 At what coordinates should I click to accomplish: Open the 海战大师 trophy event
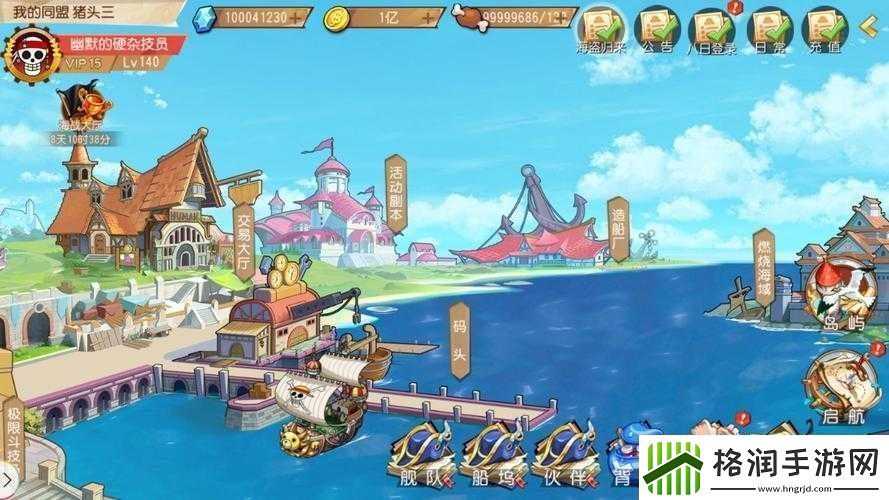click(82, 110)
